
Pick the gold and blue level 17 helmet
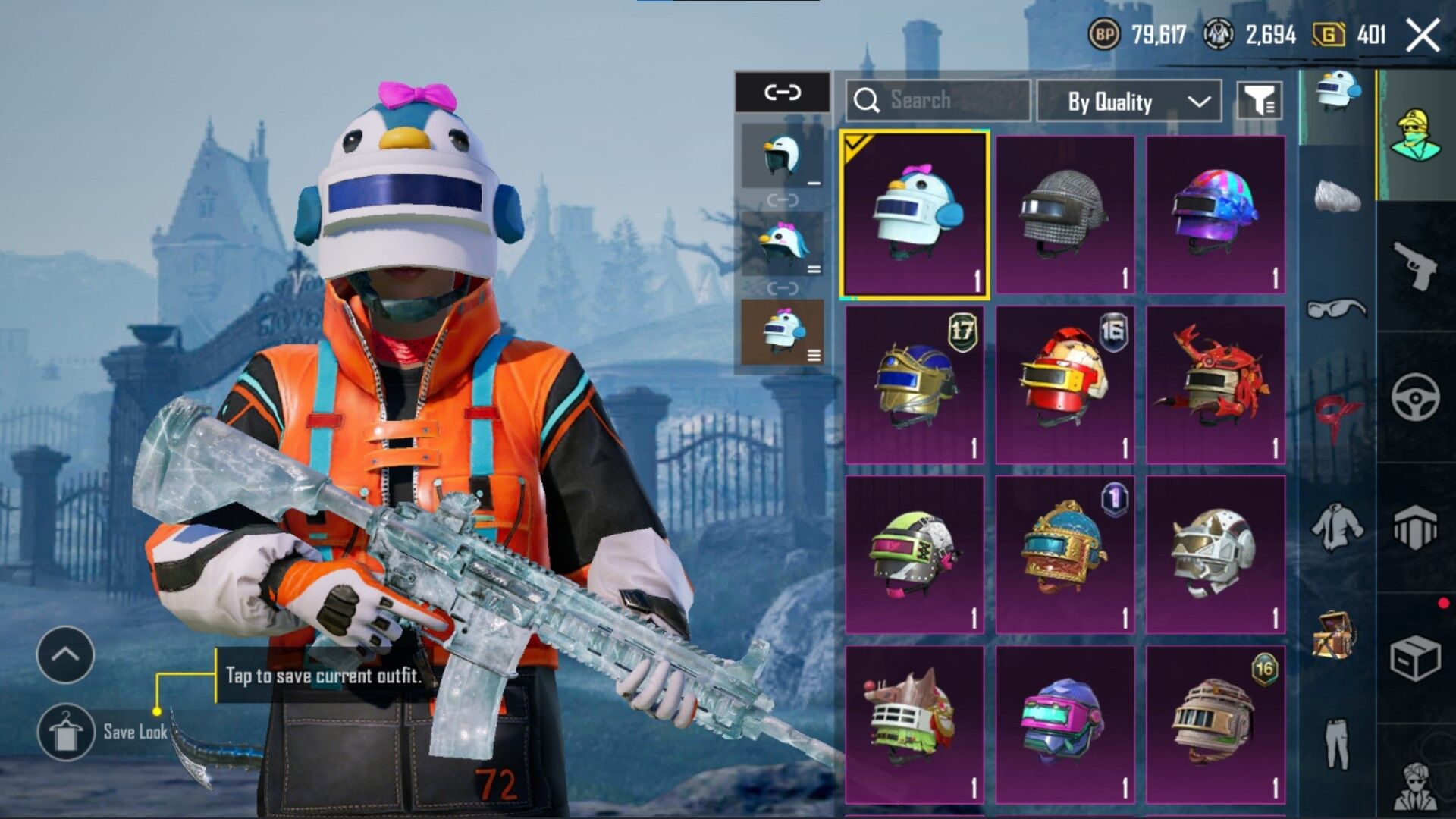coord(915,384)
